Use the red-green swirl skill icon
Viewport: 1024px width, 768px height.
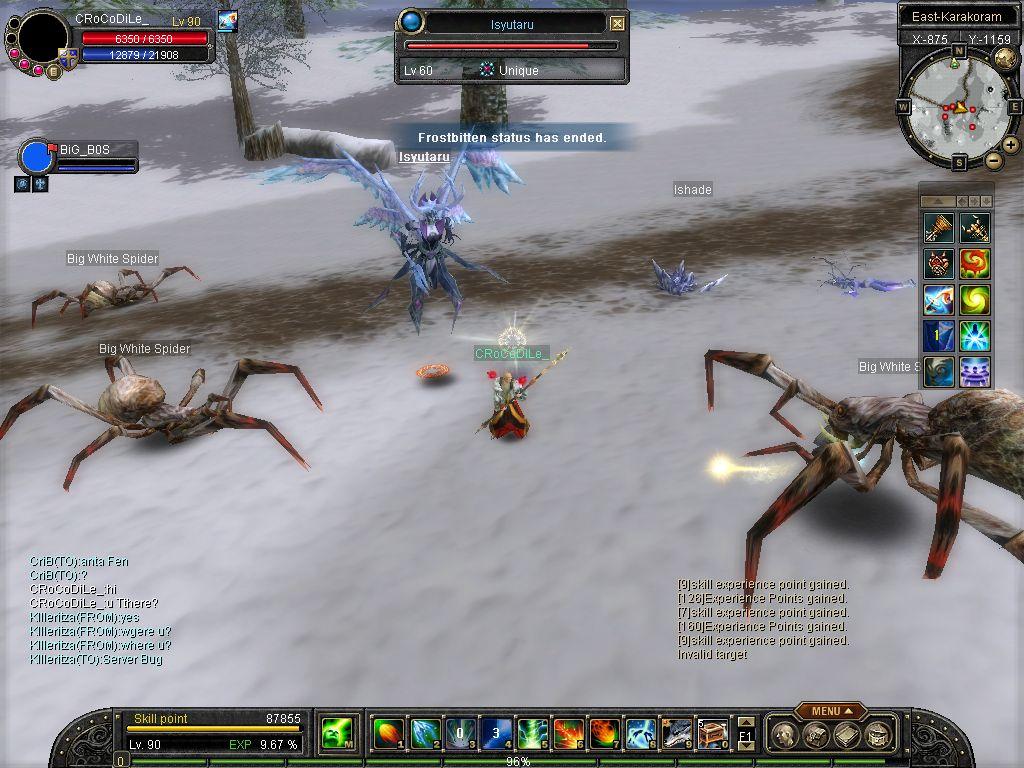click(974, 263)
